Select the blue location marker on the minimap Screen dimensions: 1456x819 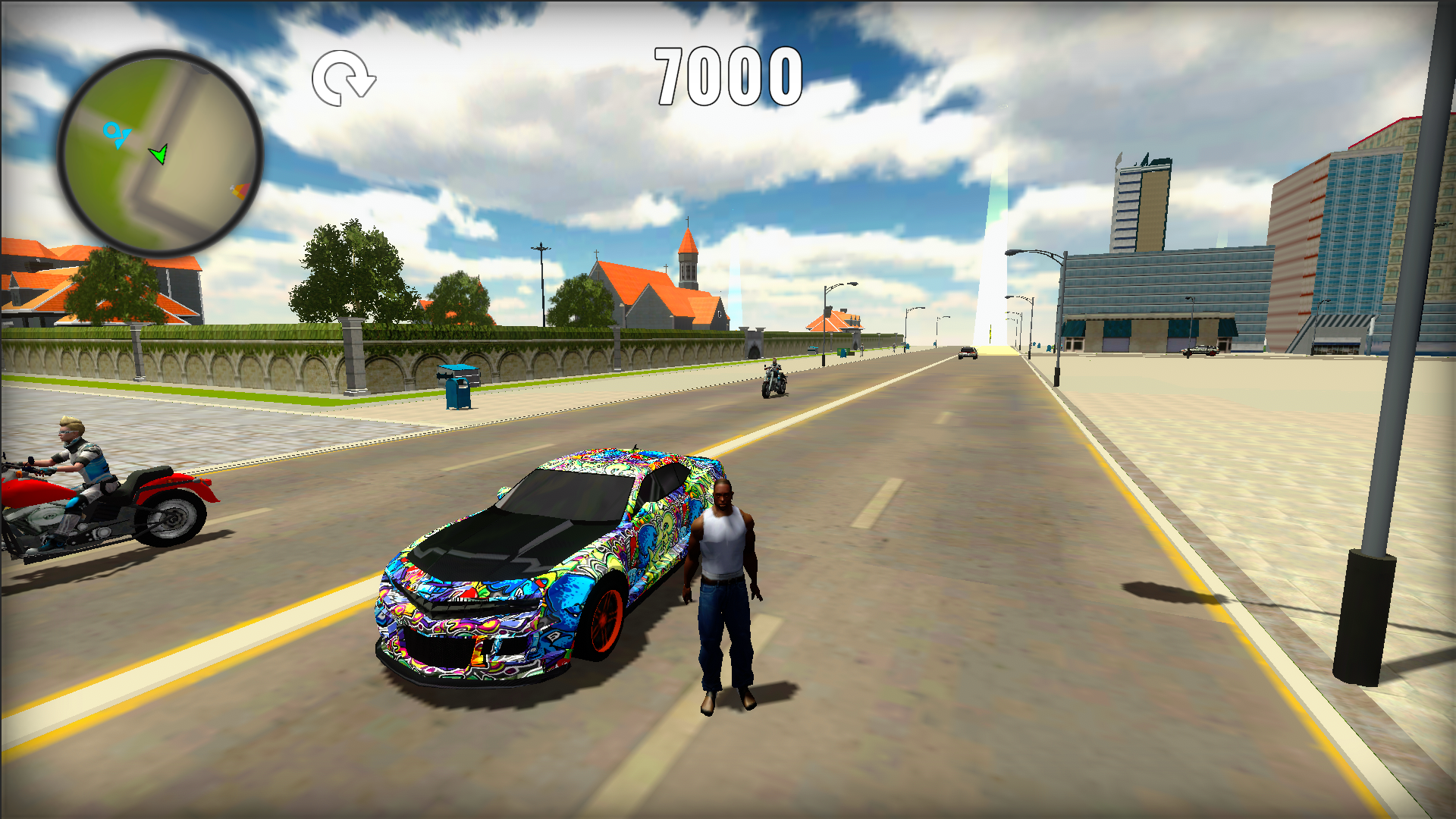tap(115, 134)
